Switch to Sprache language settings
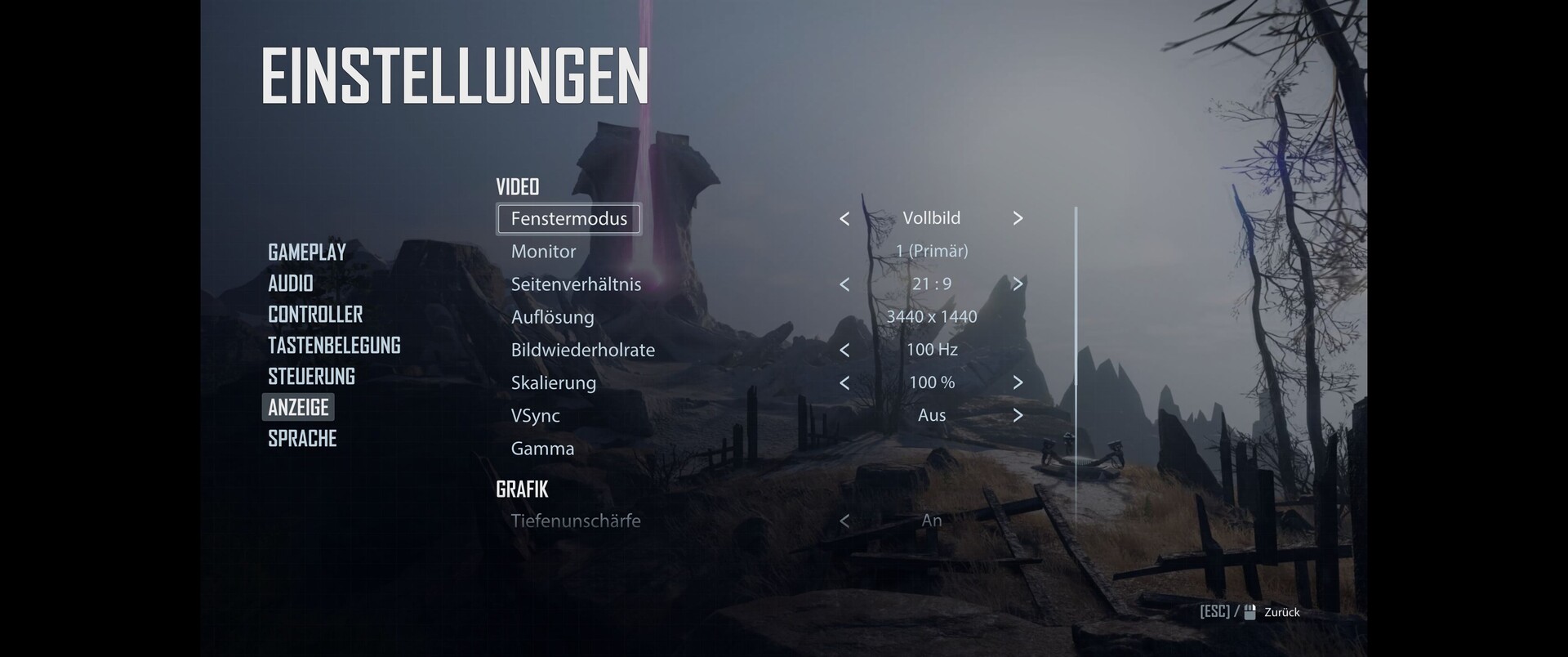 (302, 439)
